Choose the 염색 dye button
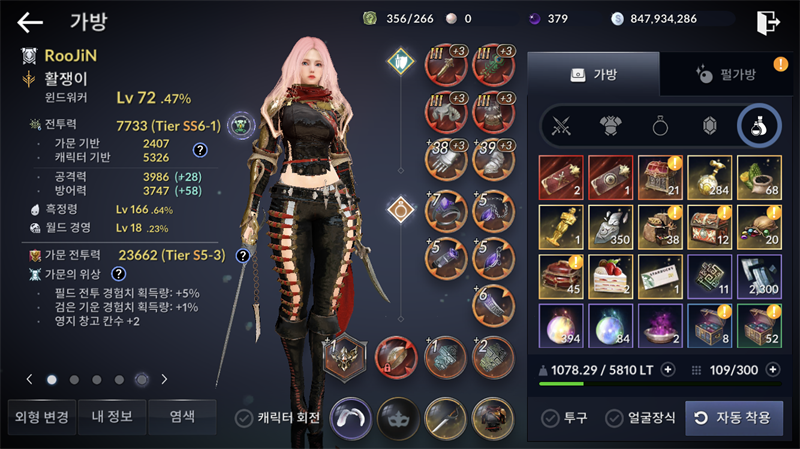The image size is (800, 449). [x=181, y=416]
